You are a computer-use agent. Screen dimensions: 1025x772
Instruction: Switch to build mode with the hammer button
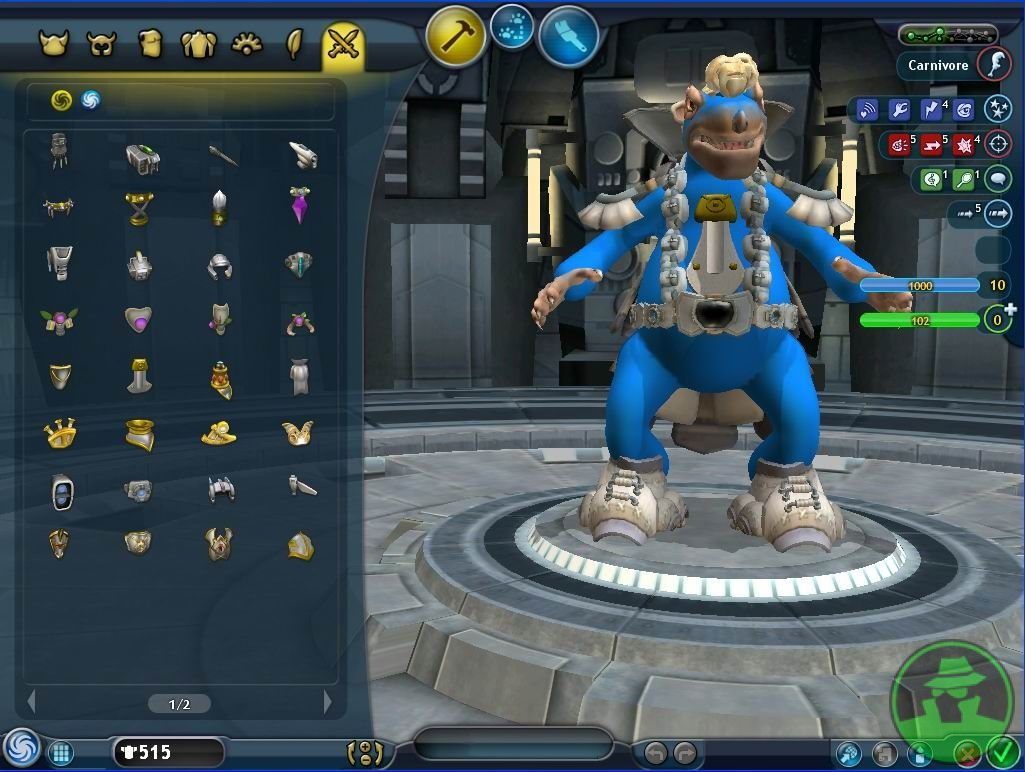456,37
